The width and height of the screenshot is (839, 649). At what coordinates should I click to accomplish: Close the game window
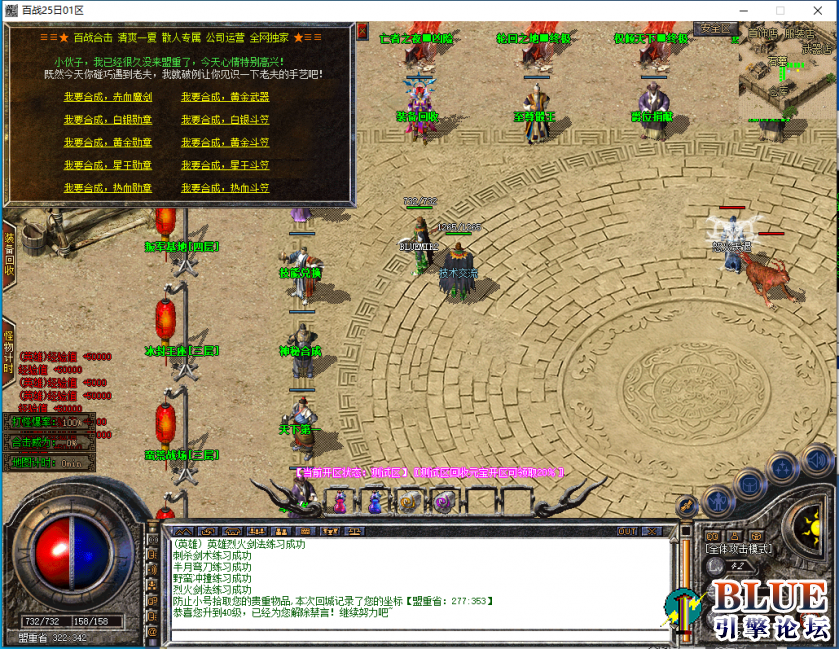(x=815, y=10)
